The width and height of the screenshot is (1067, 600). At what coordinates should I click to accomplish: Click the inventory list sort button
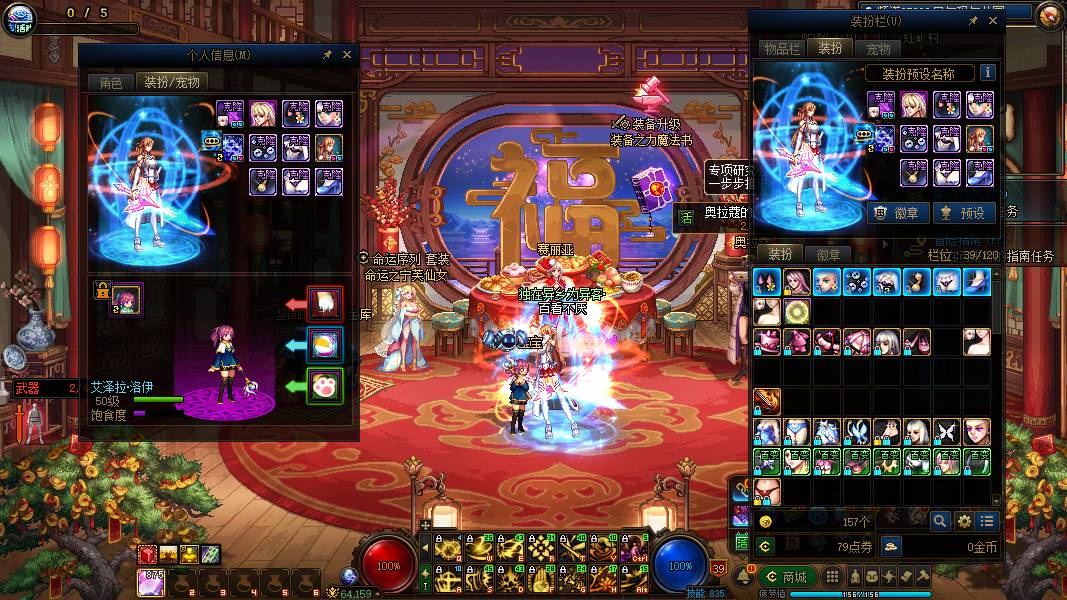[x=988, y=521]
